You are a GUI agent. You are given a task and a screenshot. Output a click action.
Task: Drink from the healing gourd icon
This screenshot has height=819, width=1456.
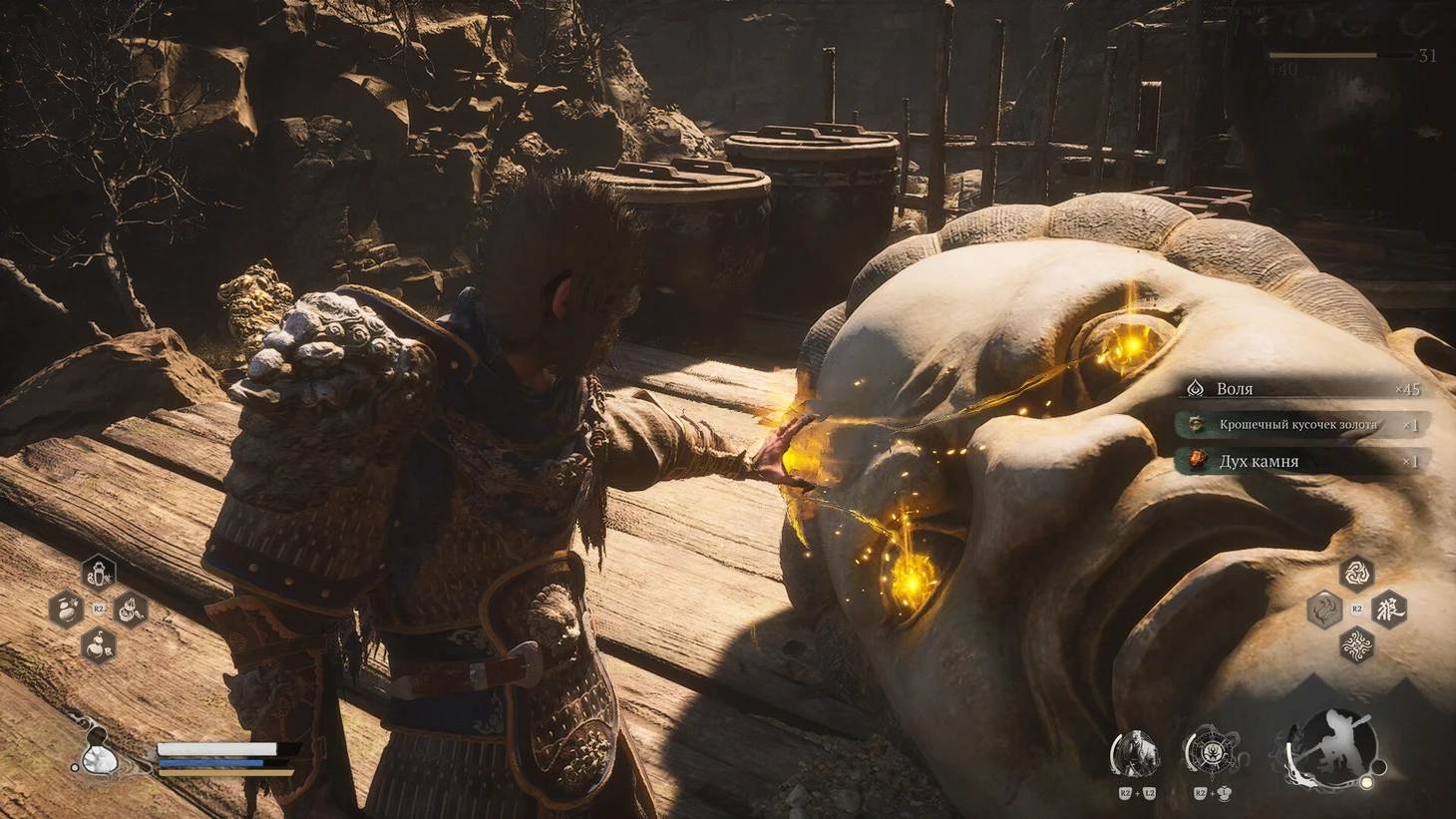(x=96, y=759)
